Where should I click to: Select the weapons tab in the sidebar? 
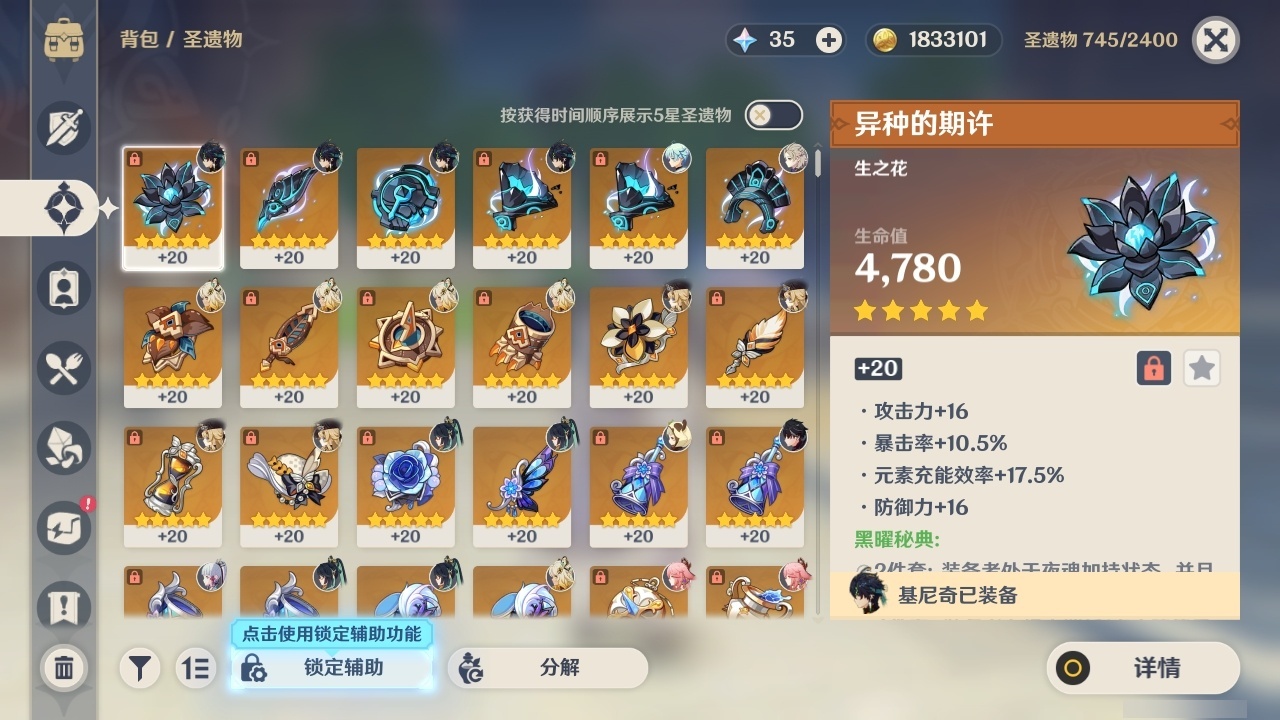(x=64, y=128)
